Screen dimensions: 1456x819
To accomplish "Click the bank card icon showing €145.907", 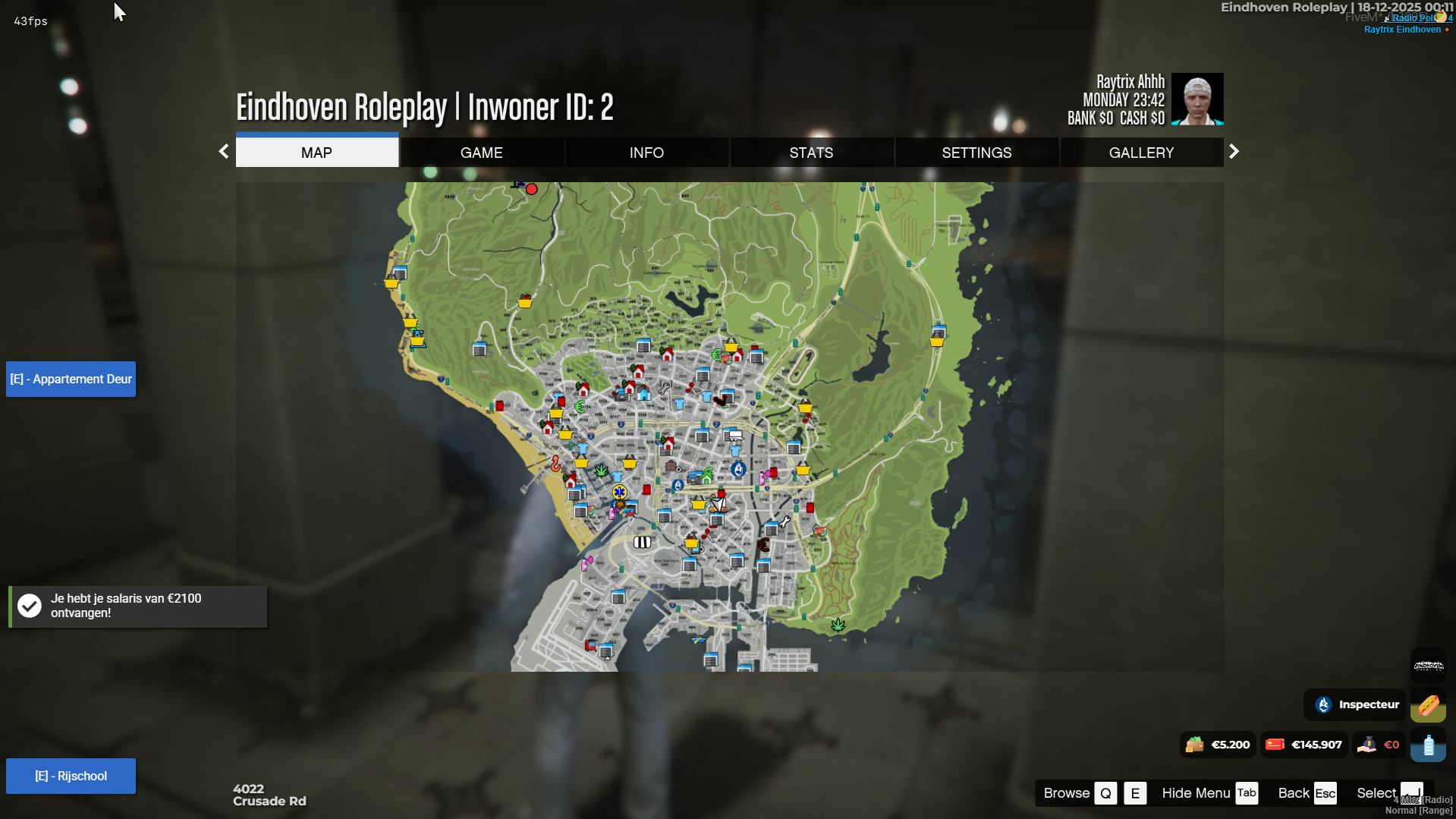I will point(1275,745).
